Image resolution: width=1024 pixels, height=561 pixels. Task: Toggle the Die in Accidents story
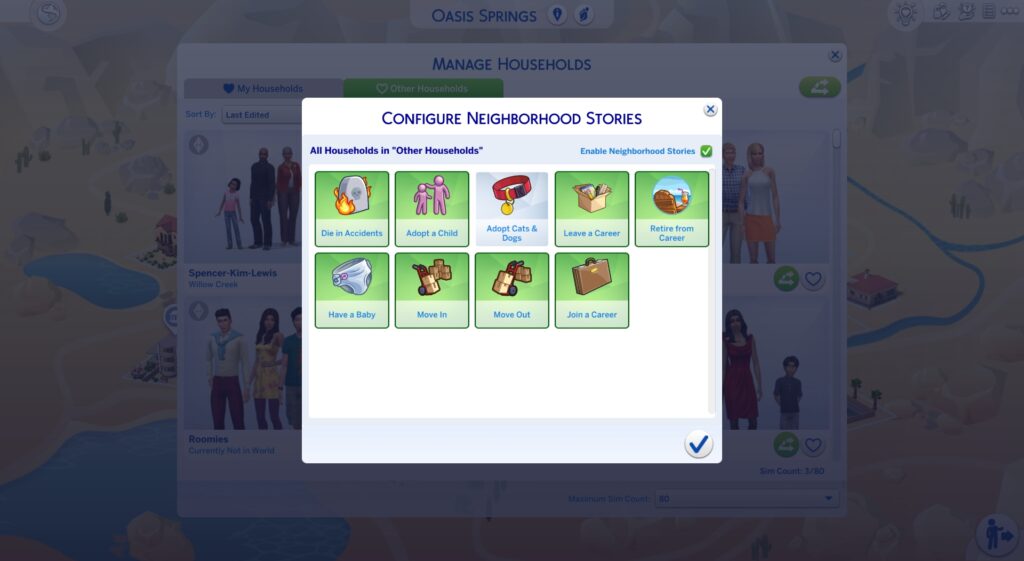[x=352, y=208]
